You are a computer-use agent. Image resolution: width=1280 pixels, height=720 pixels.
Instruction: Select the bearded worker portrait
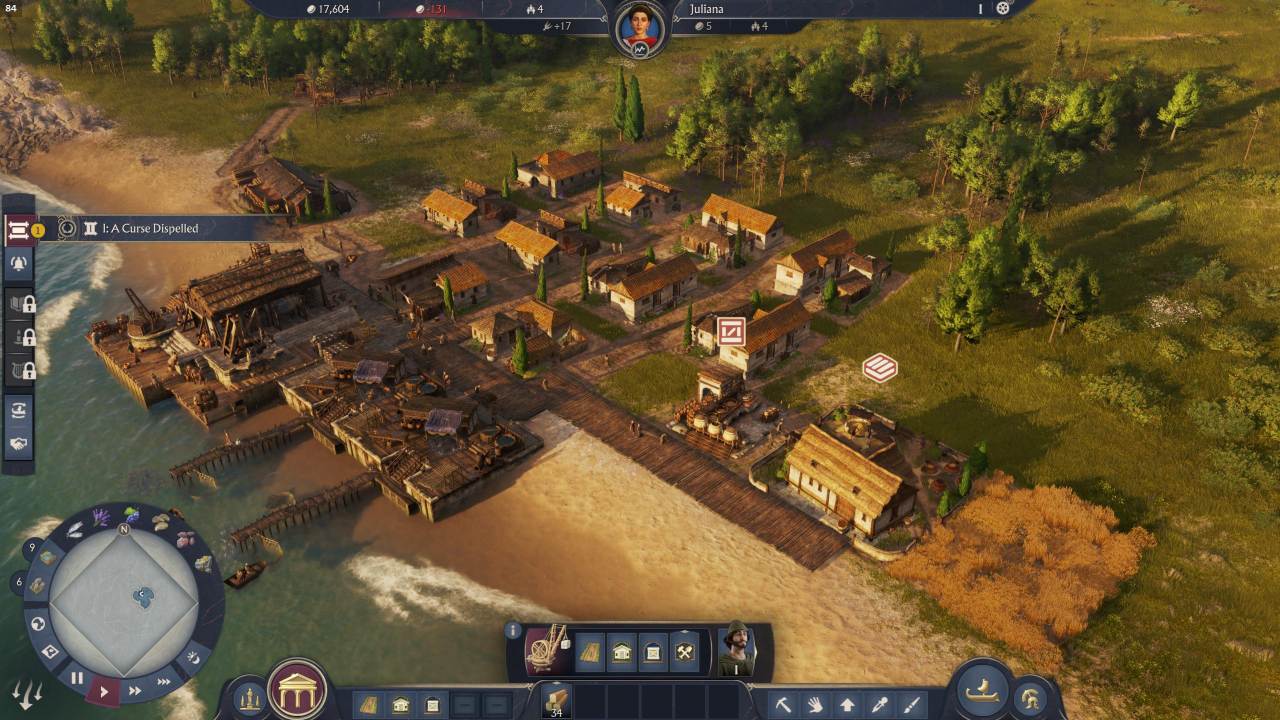739,650
